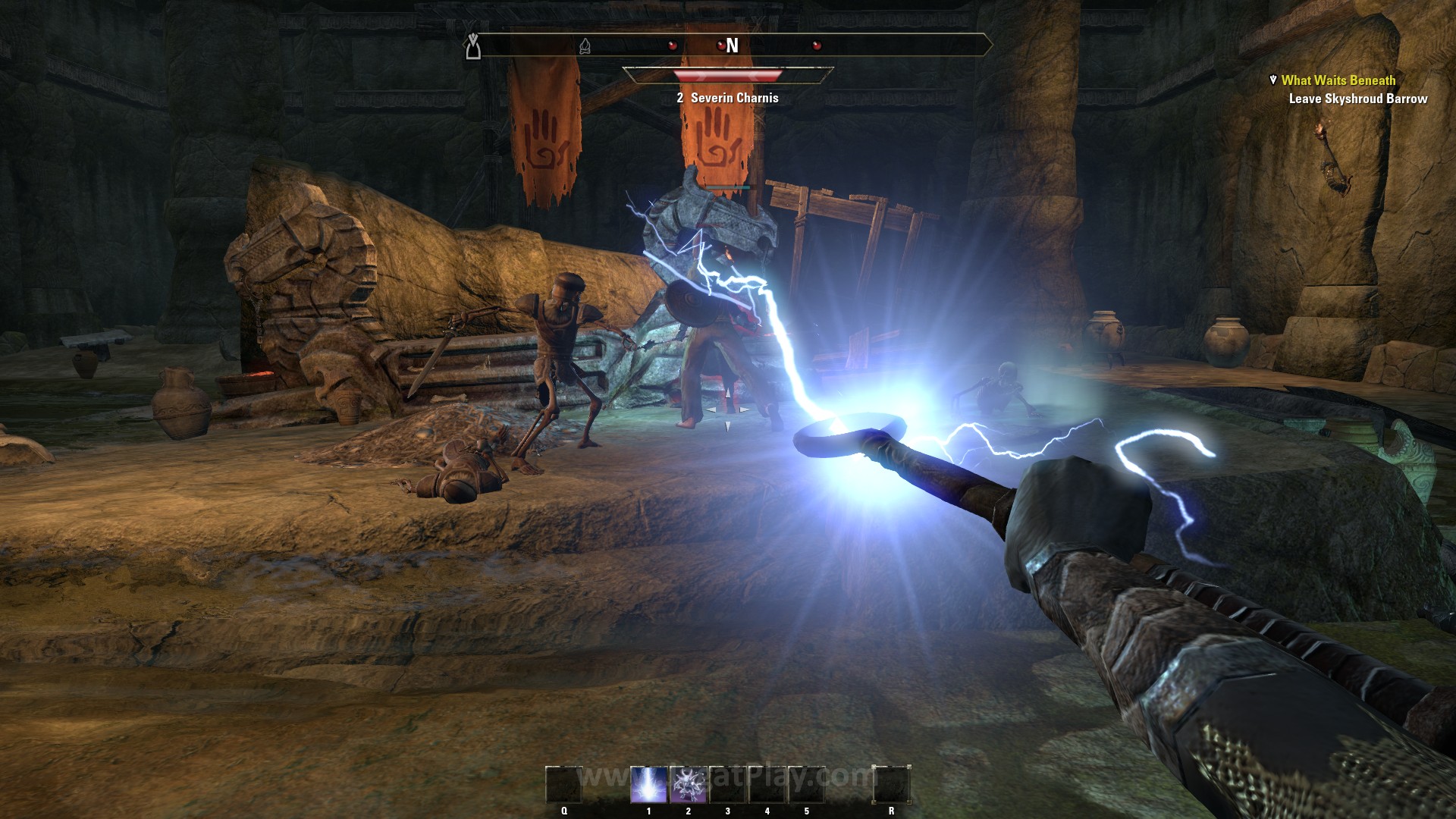Activate the lightning bolt ability in slot 1
Image resolution: width=1456 pixels, height=819 pixels.
pyautogui.click(x=649, y=784)
